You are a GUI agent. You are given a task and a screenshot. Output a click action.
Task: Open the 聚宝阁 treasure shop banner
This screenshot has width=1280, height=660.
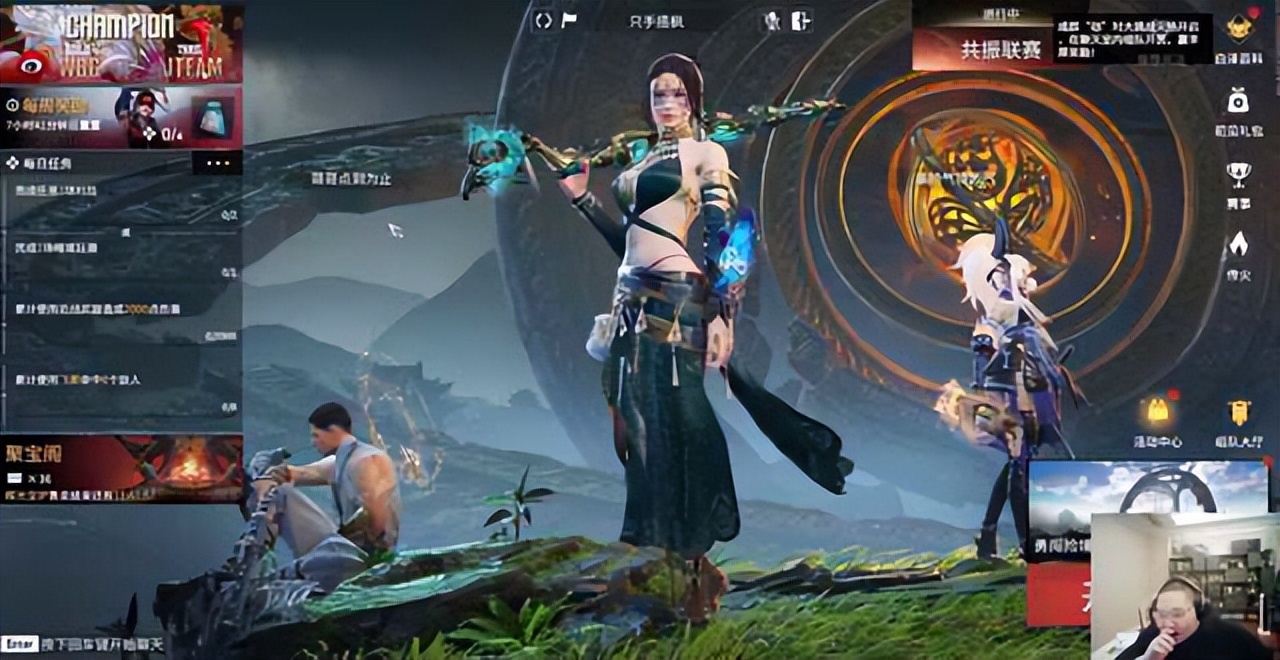tap(121, 468)
